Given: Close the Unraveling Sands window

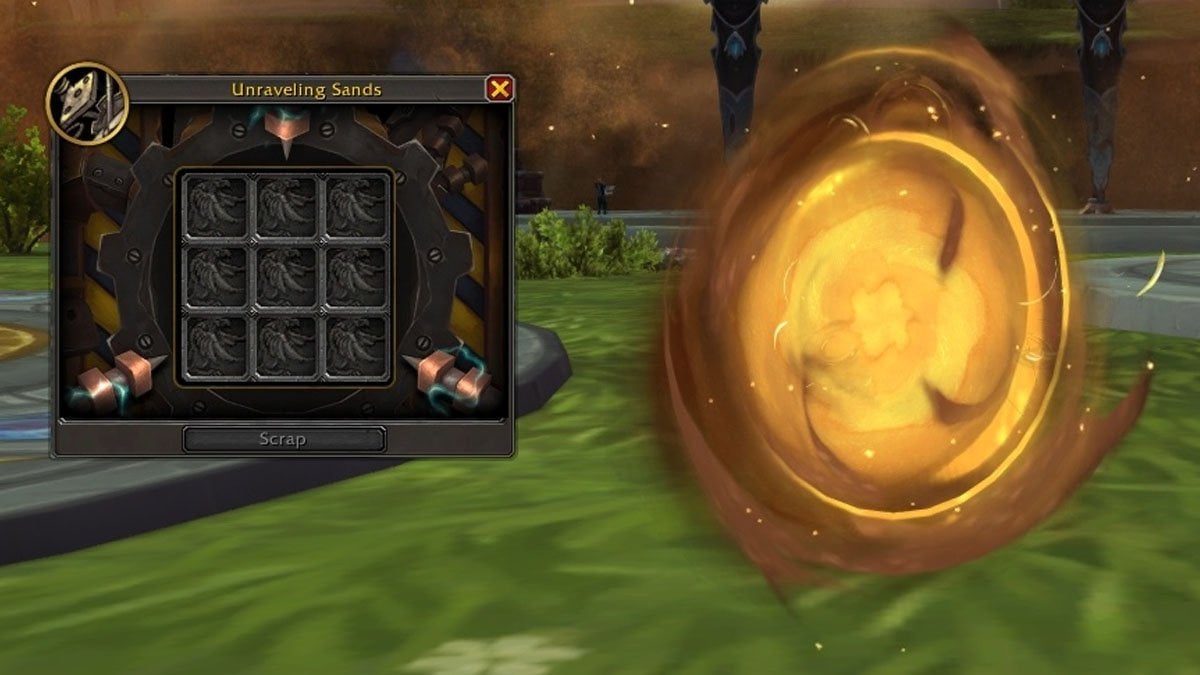Looking at the screenshot, I should [x=499, y=89].
